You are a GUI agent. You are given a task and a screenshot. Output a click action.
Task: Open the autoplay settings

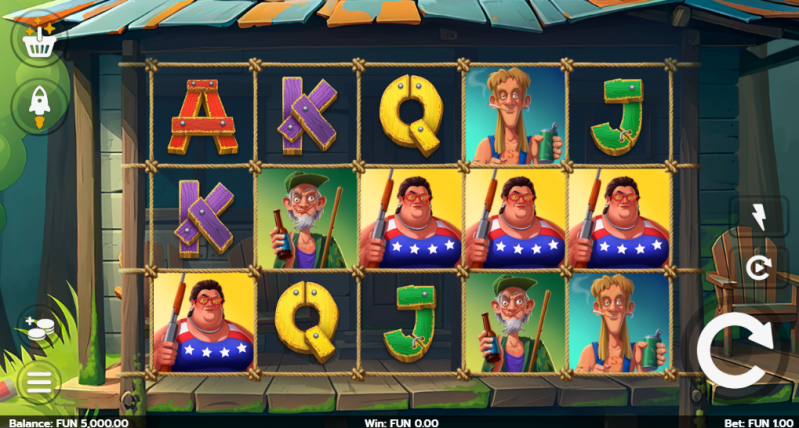pos(756,267)
